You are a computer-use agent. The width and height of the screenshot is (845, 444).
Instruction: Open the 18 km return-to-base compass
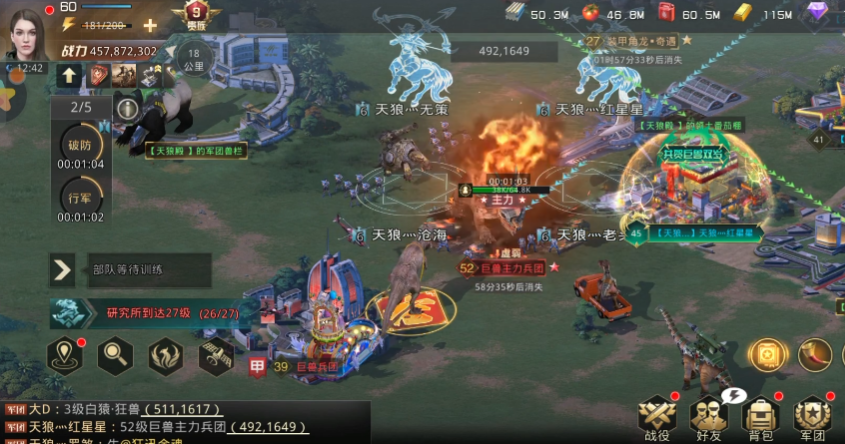click(x=193, y=59)
